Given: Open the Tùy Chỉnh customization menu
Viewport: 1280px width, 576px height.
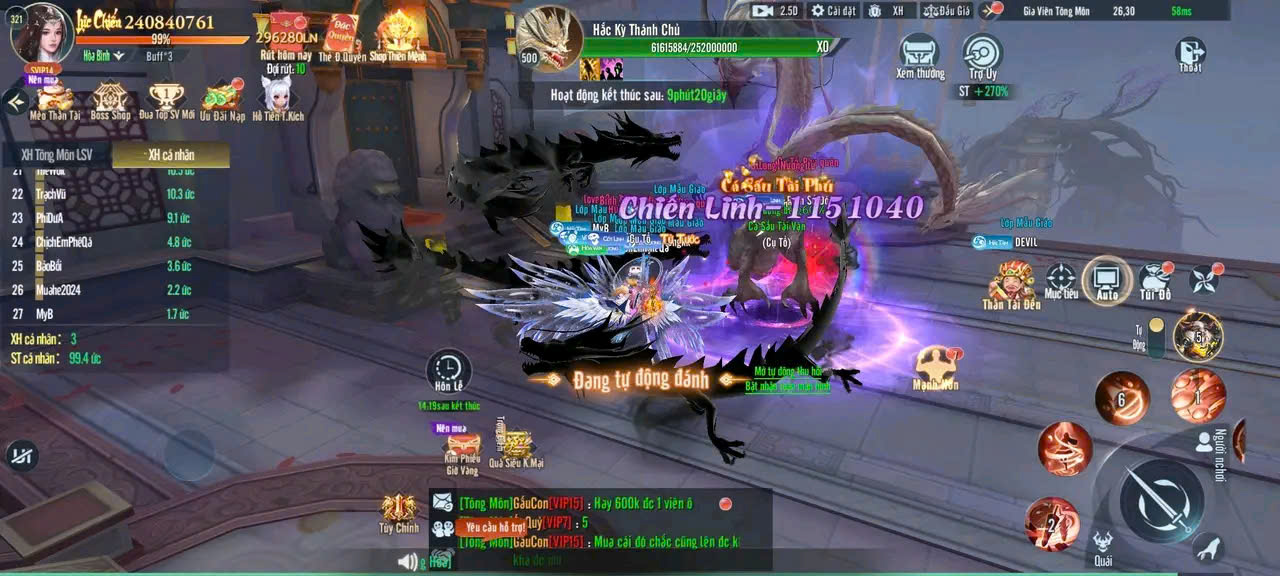Looking at the screenshot, I should click(398, 512).
